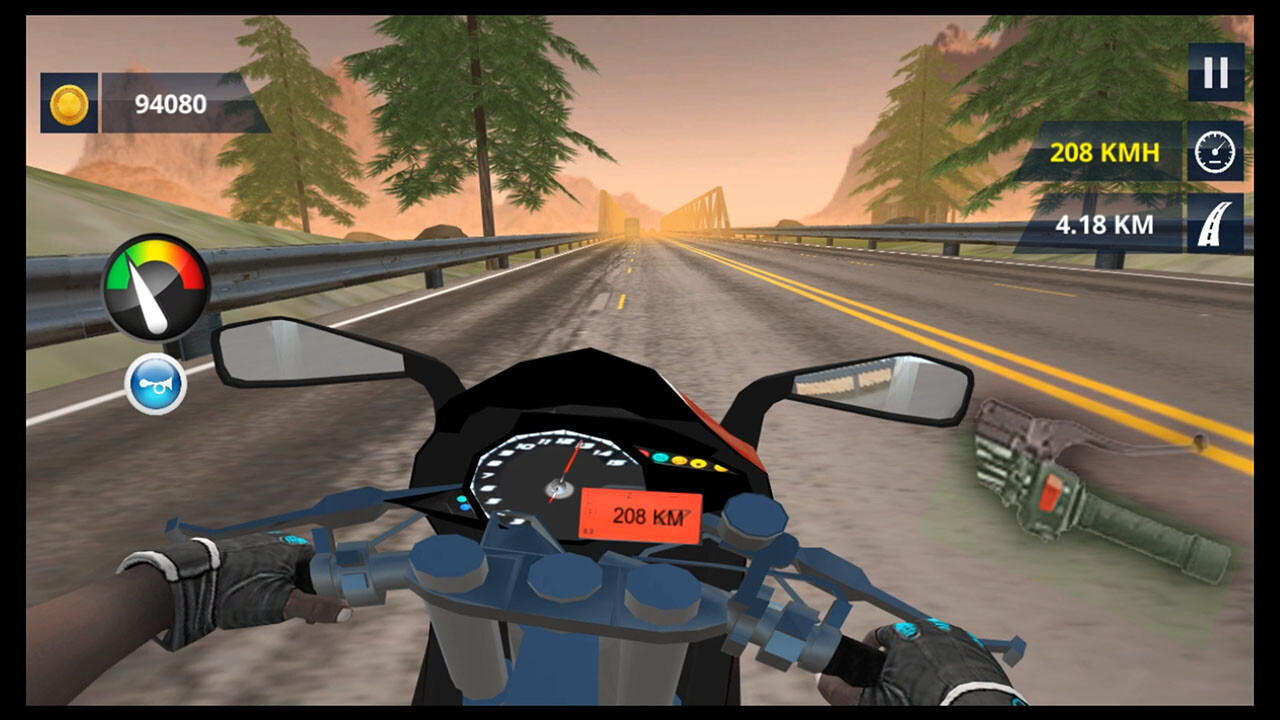Tap the speedometer gauge icon beside 208 KMH

click(1214, 152)
